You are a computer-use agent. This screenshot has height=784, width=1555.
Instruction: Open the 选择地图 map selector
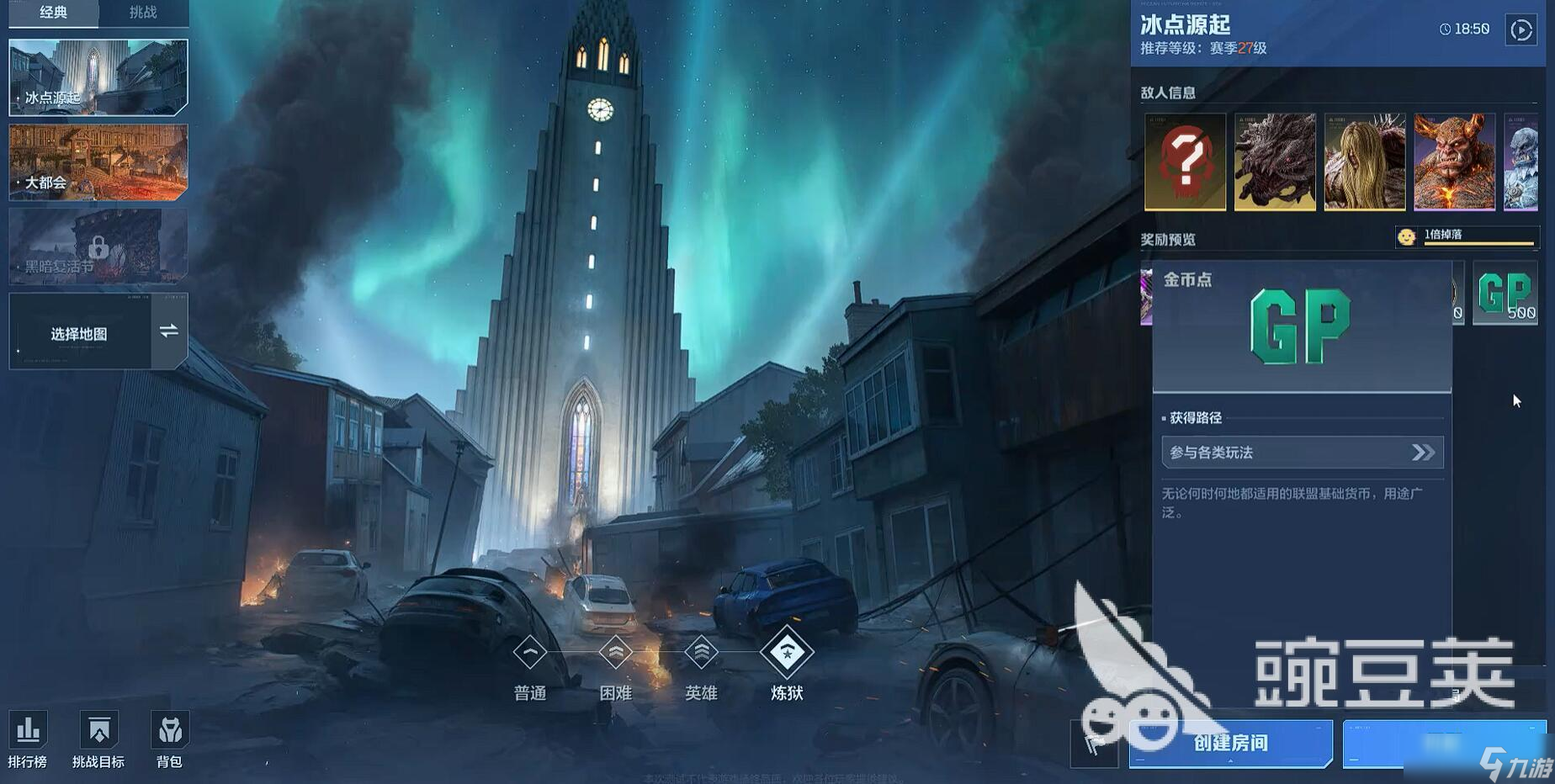pyautogui.click(x=98, y=333)
